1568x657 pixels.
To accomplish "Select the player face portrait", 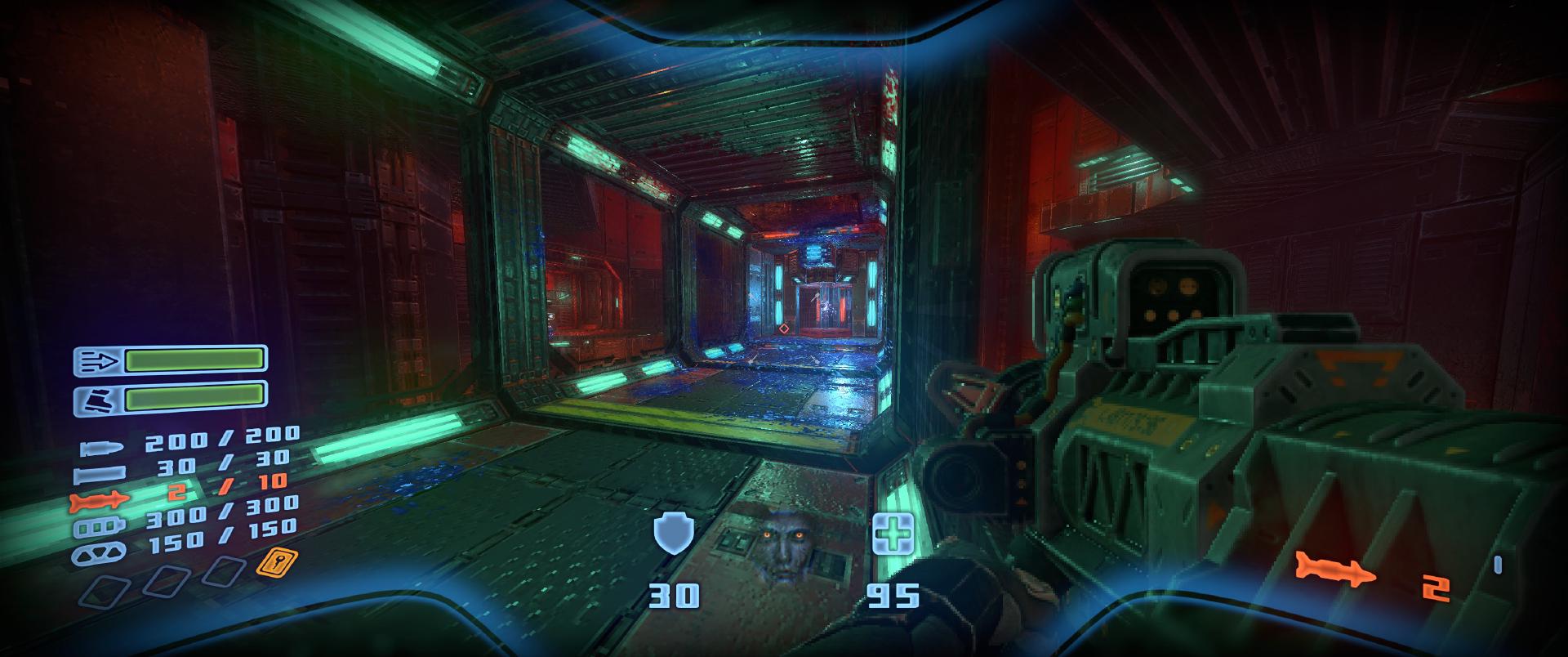I will pyautogui.click(x=782, y=543).
